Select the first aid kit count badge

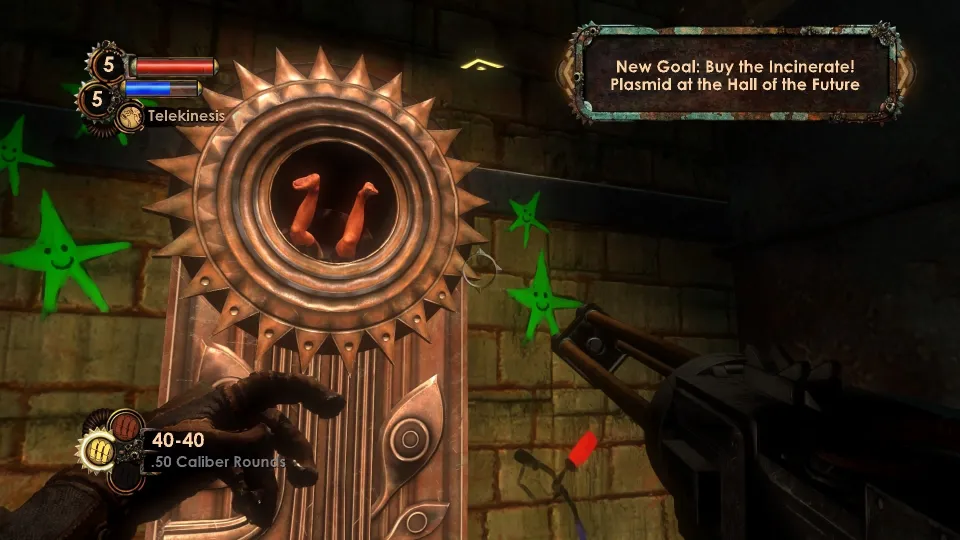click(106, 66)
